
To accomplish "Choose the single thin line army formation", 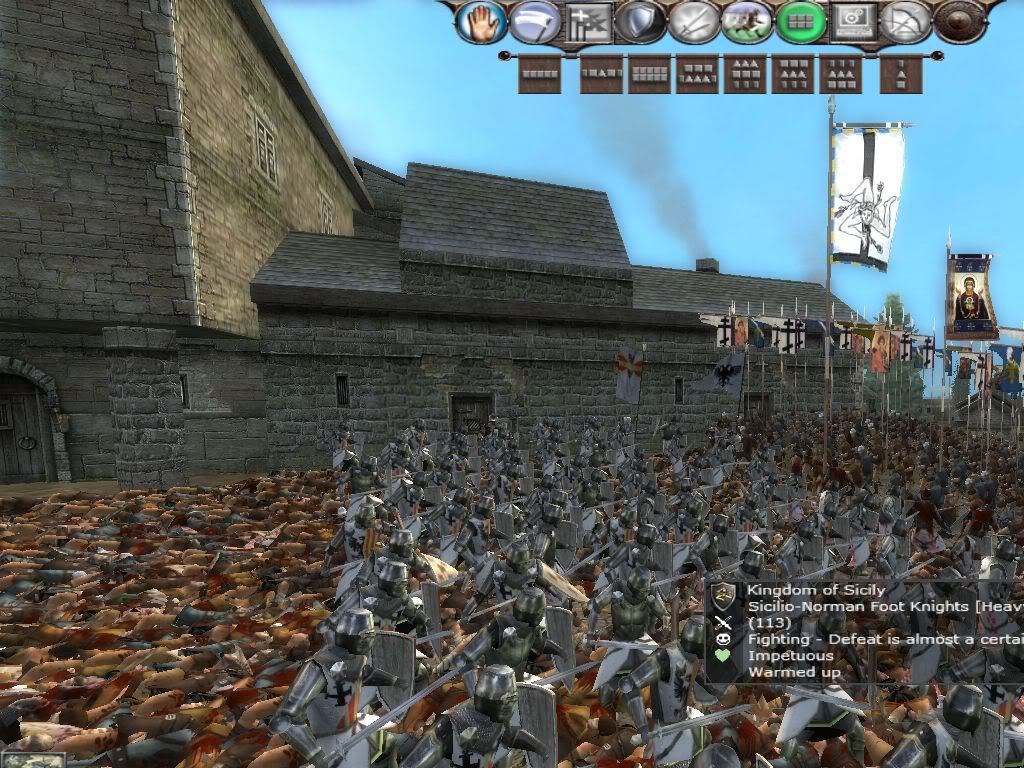I will 539,75.
